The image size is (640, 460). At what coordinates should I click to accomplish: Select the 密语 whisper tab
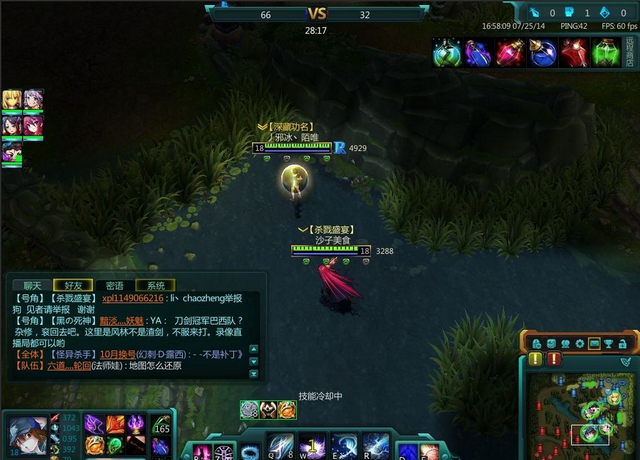click(115, 285)
